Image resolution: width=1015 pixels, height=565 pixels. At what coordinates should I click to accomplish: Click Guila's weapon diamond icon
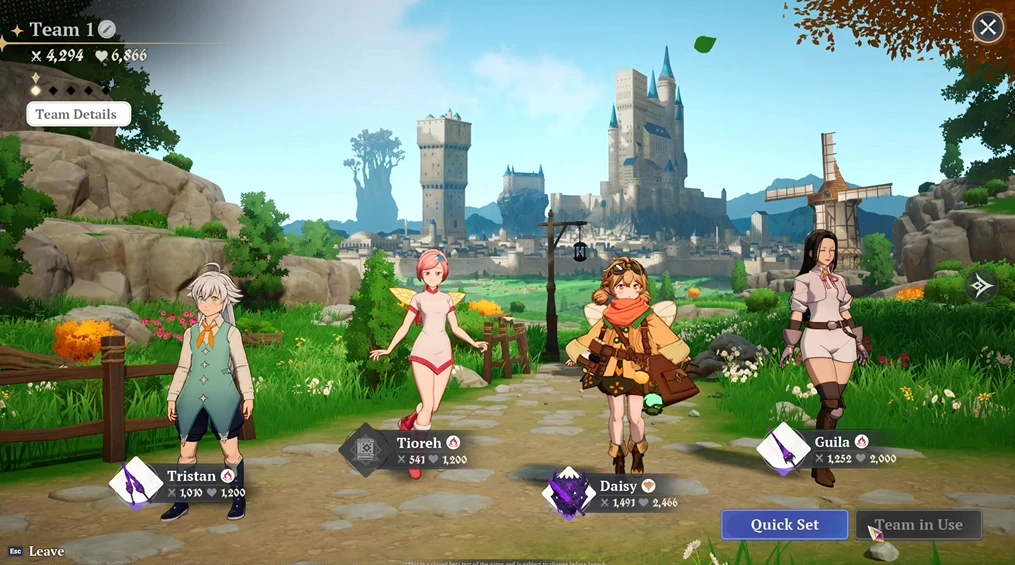(x=783, y=449)
